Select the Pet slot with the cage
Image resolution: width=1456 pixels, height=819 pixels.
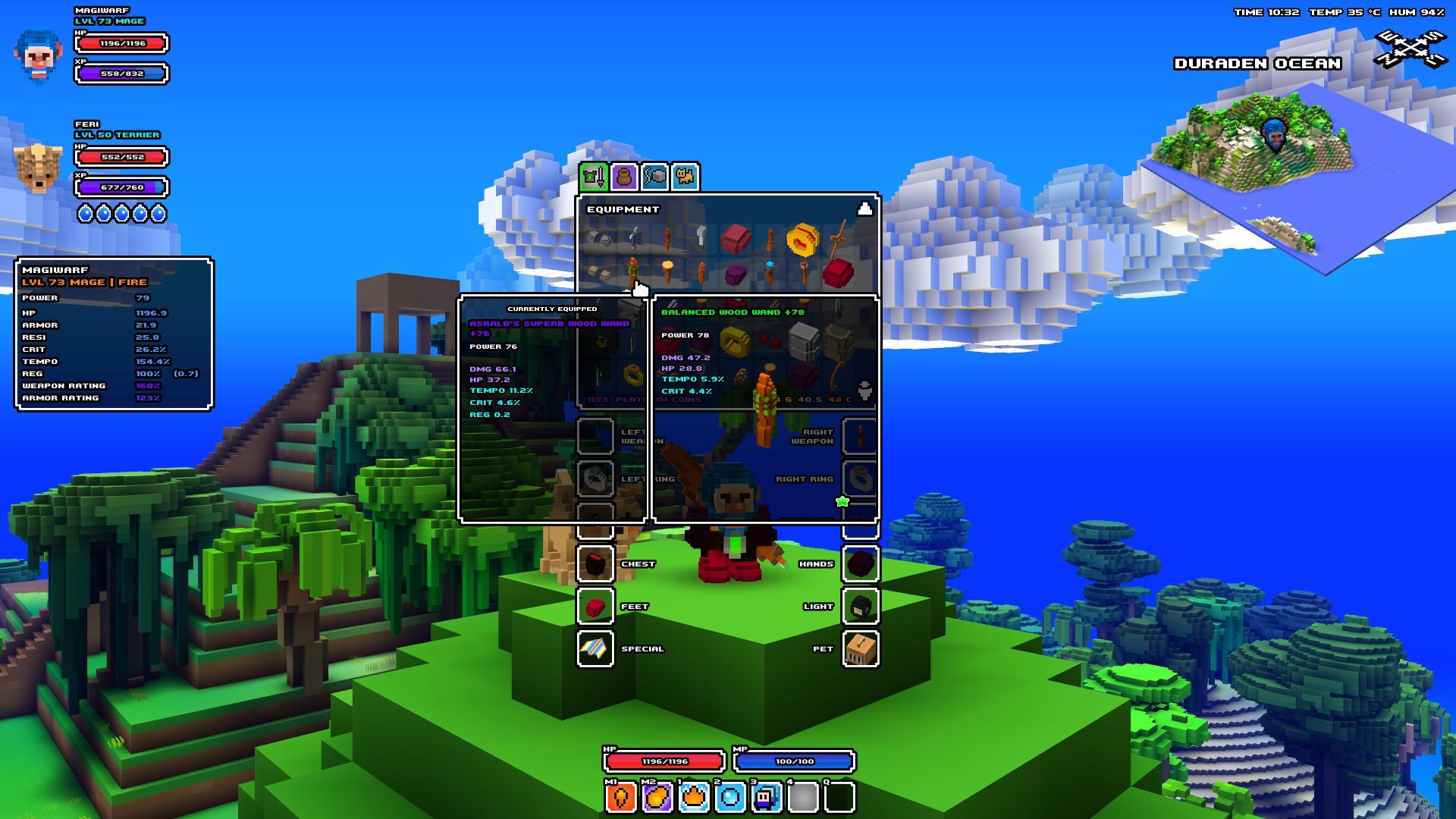click(860, 648)
